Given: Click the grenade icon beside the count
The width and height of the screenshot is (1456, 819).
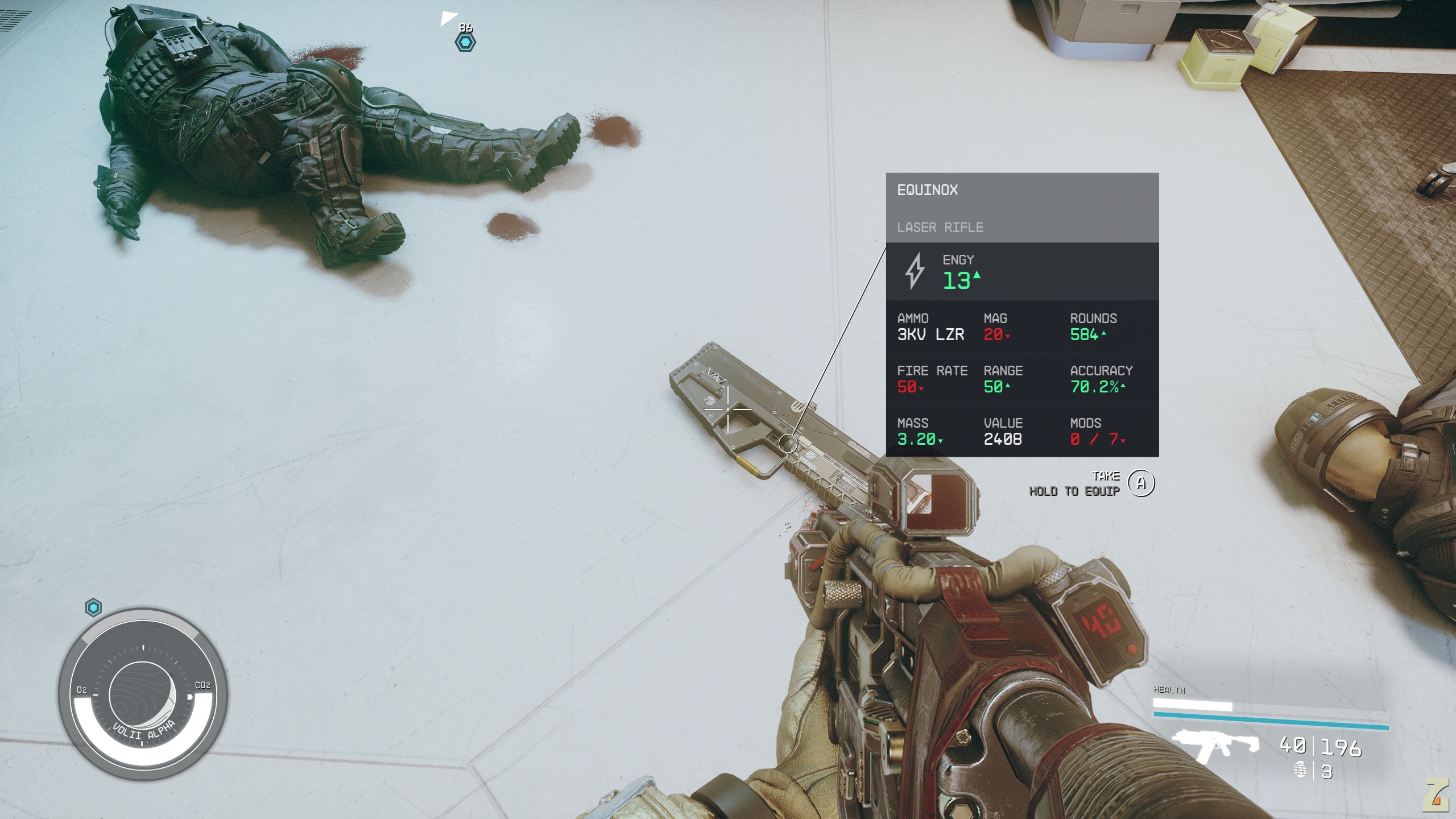Looking at the screenshot, I should coord(1300,771).
